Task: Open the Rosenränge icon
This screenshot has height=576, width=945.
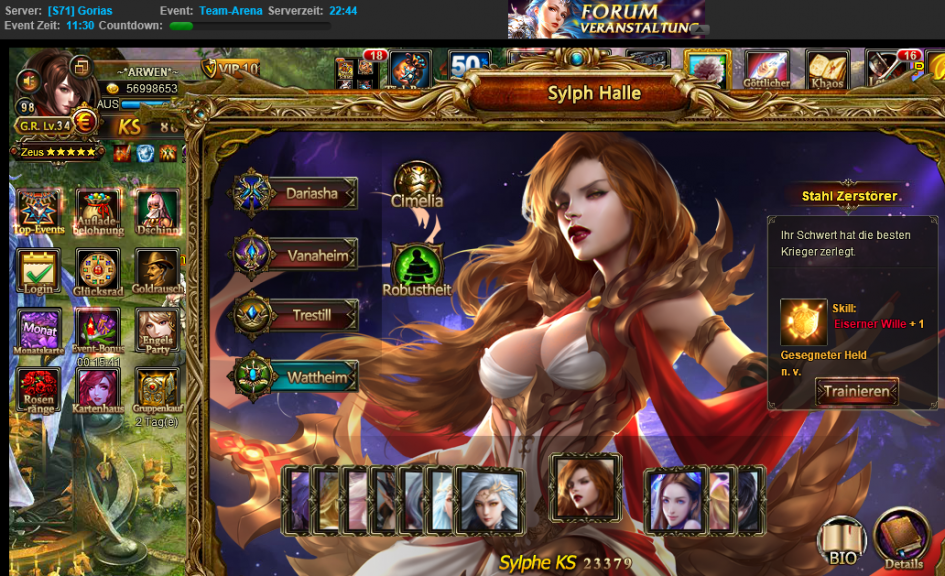Action: pyautogui.click(x=40, y=390)
